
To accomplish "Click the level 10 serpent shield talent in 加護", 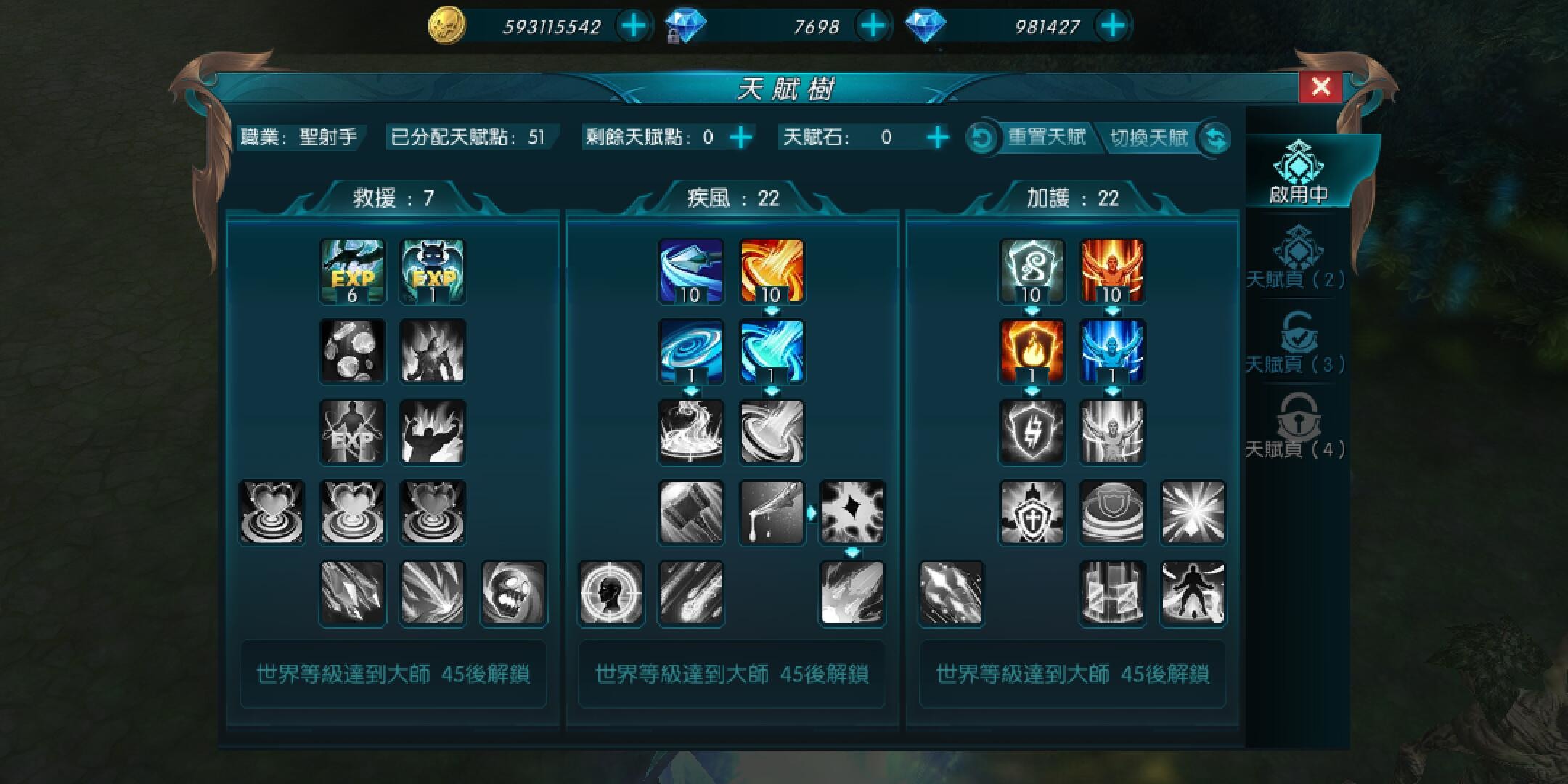I will tap(1033, 272).
